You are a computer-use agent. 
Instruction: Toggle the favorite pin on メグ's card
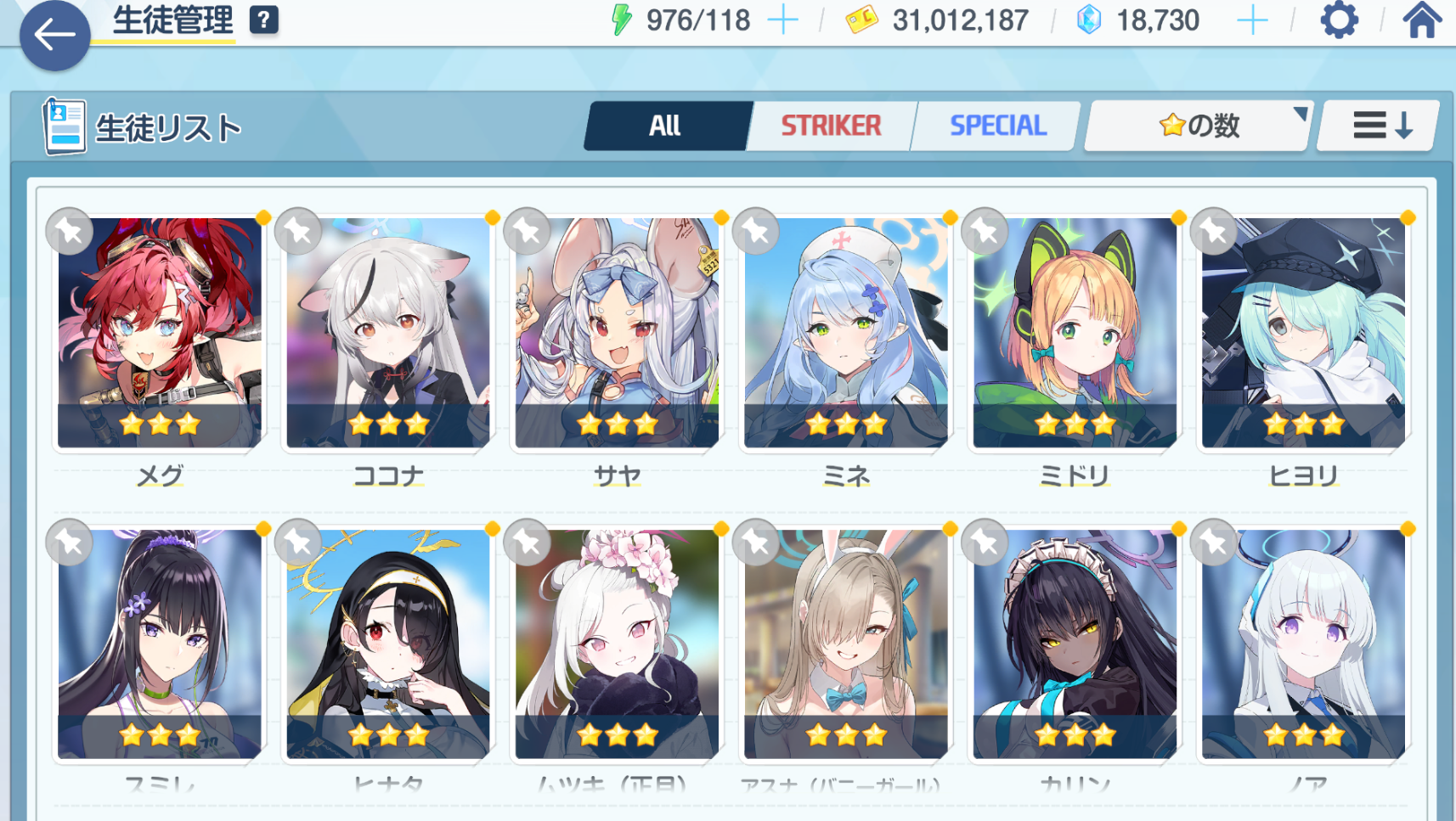(70, 231)
